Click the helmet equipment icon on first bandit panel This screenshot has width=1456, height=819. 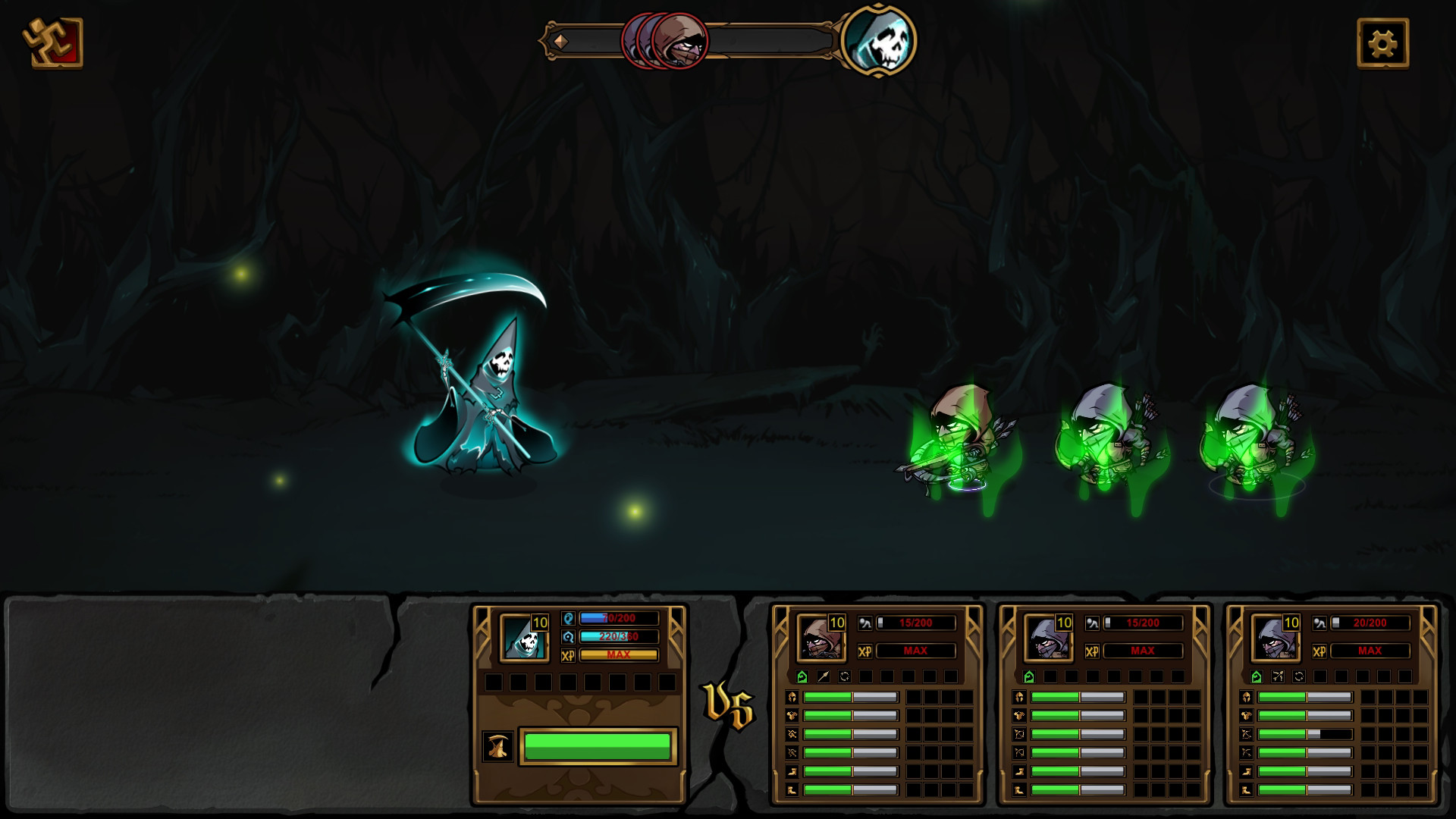pyautogui.click(x=792, y=698)
